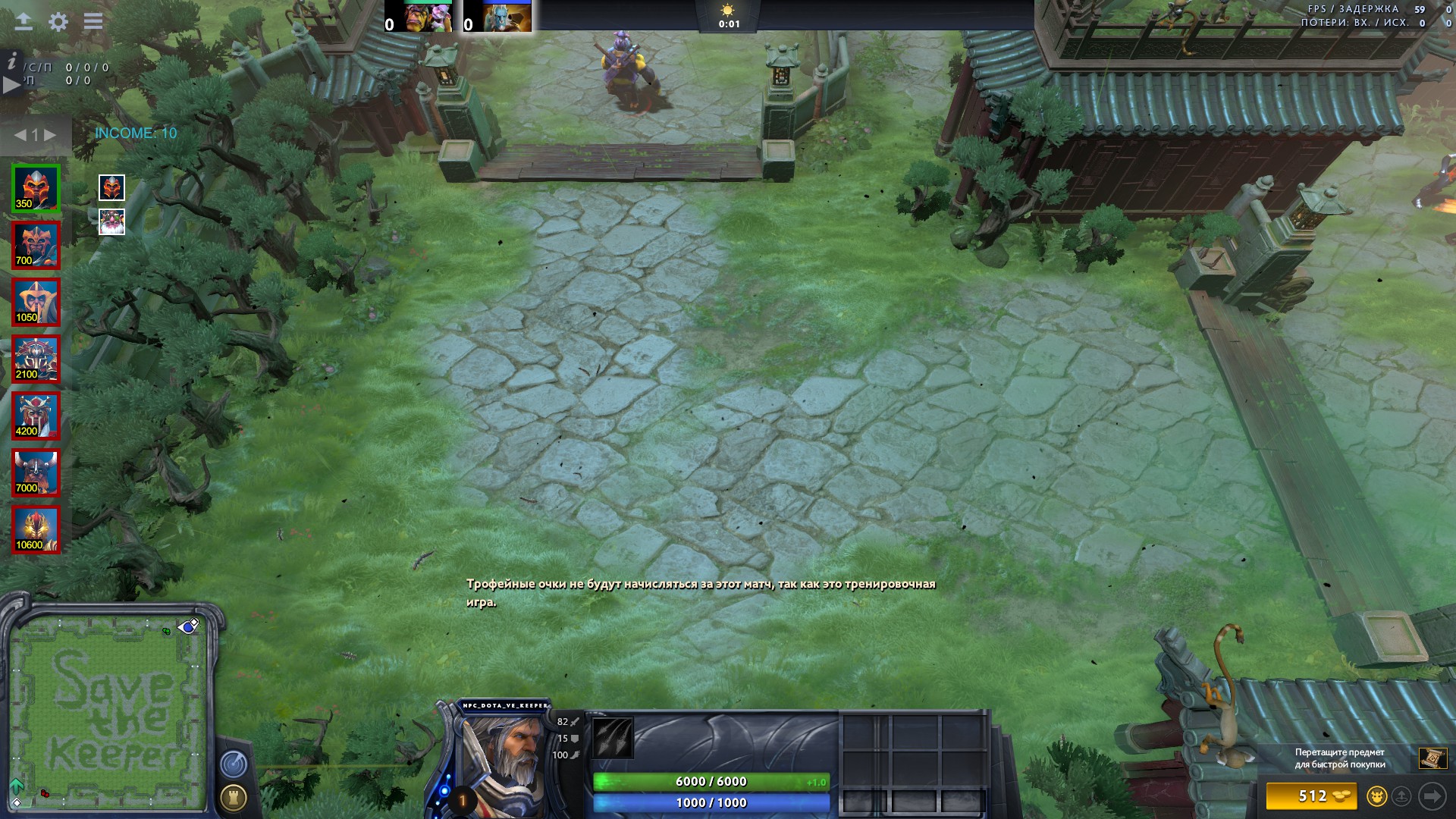Purchase the unit costing 700
Screen dimensions: 1456x819
[36, 245]
